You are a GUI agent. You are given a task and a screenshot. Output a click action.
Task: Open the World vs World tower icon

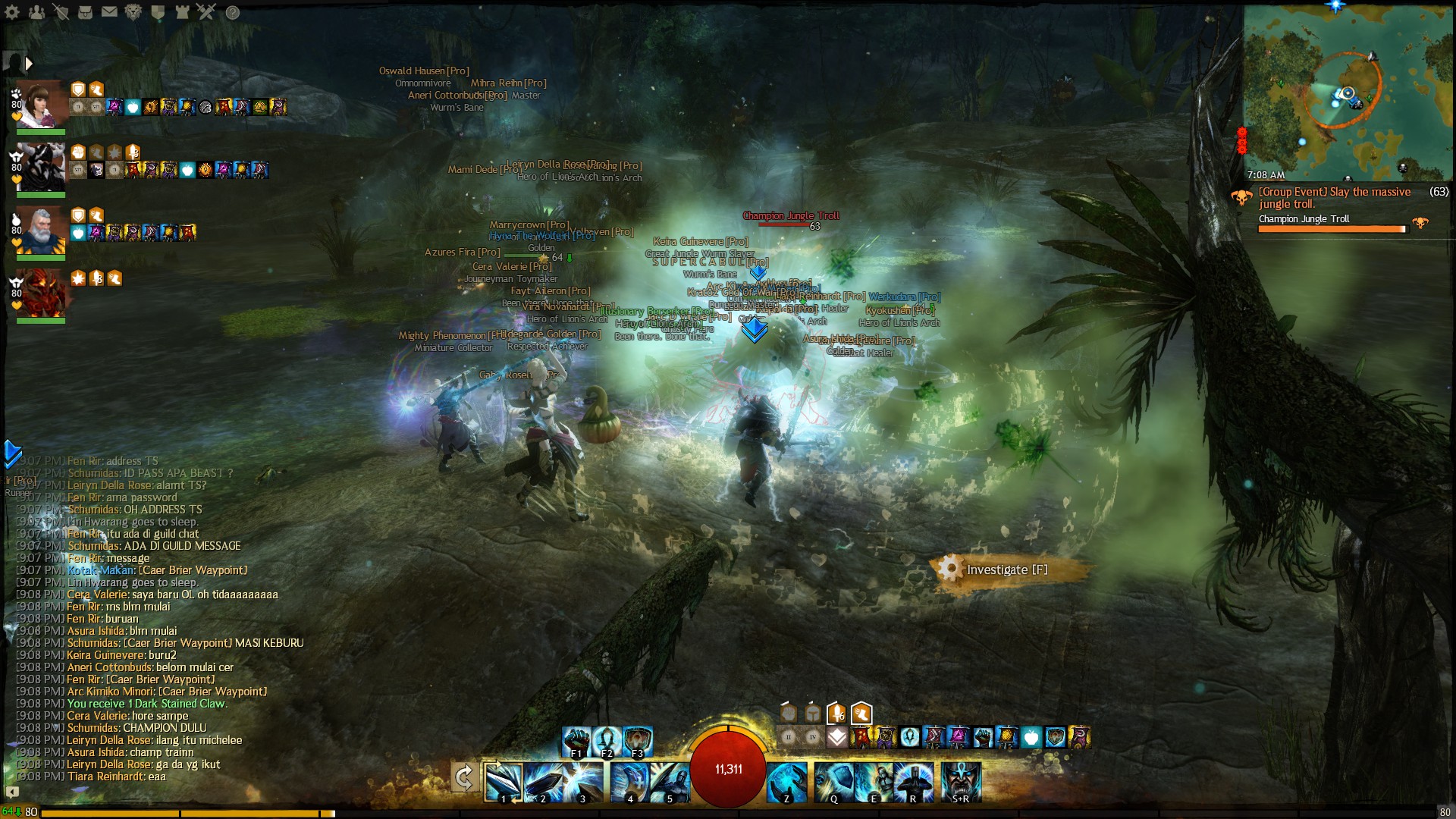click(181, 12)
